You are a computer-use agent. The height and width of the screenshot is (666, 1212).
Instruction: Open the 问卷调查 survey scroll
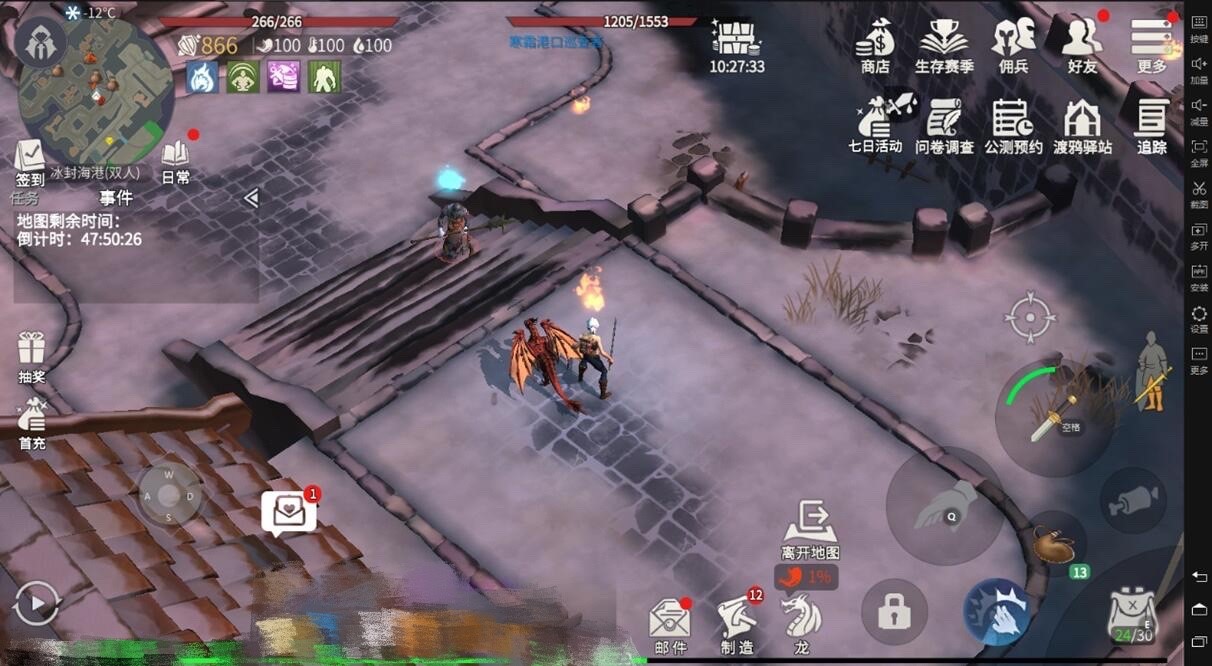point(944,124)
